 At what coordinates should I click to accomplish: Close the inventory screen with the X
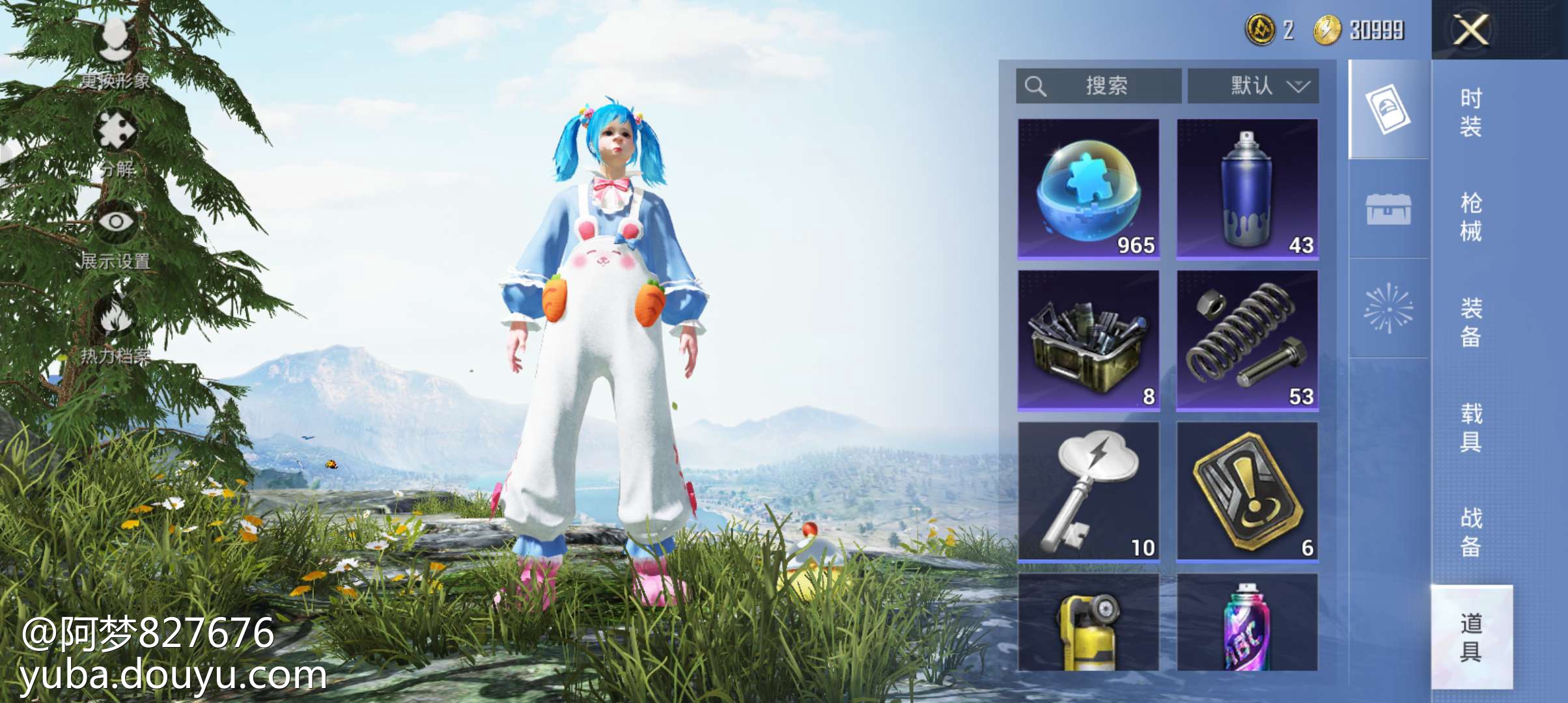[x=1470, y=30]
